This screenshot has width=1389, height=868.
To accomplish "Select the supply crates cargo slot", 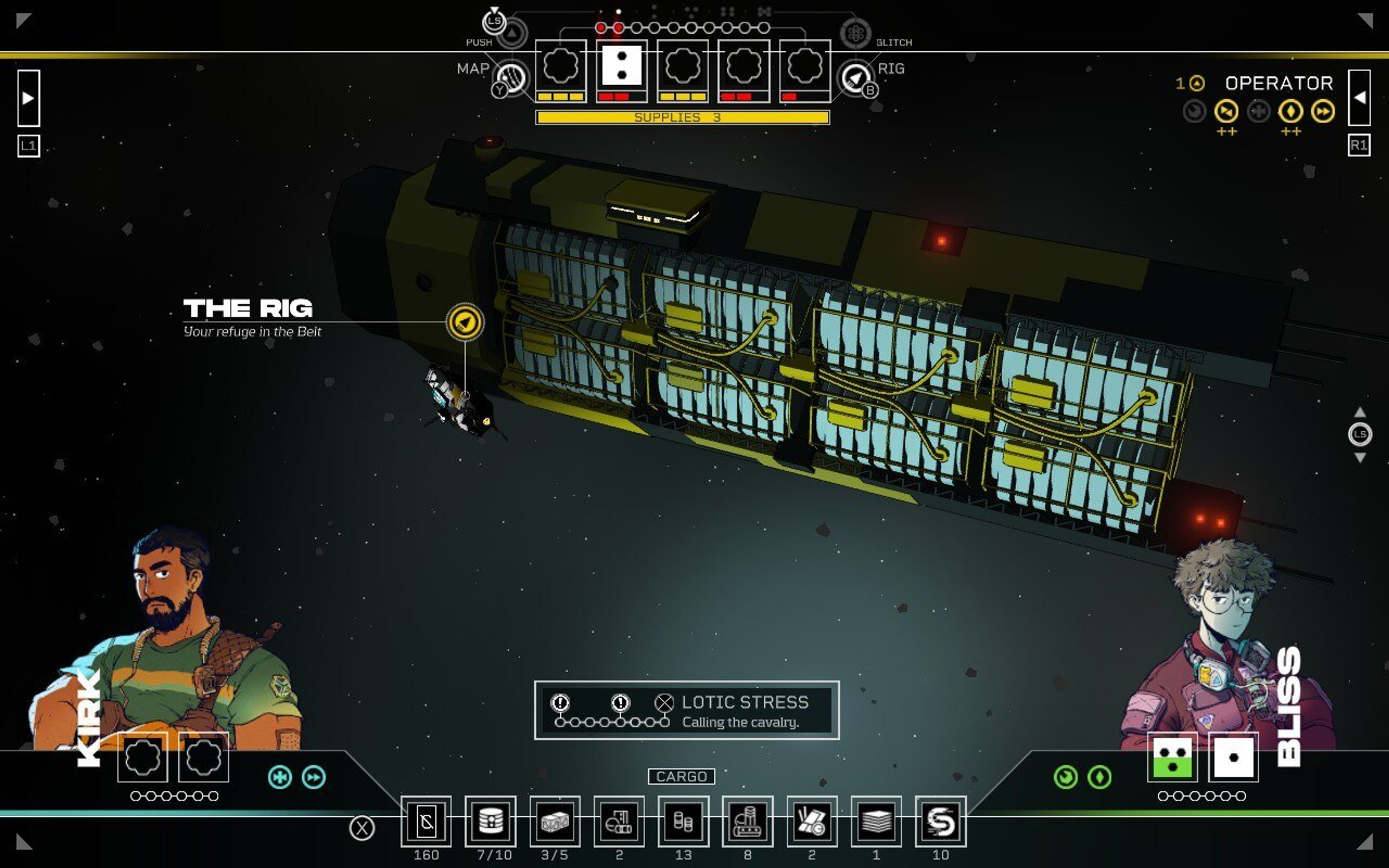I will click(555, 821).
